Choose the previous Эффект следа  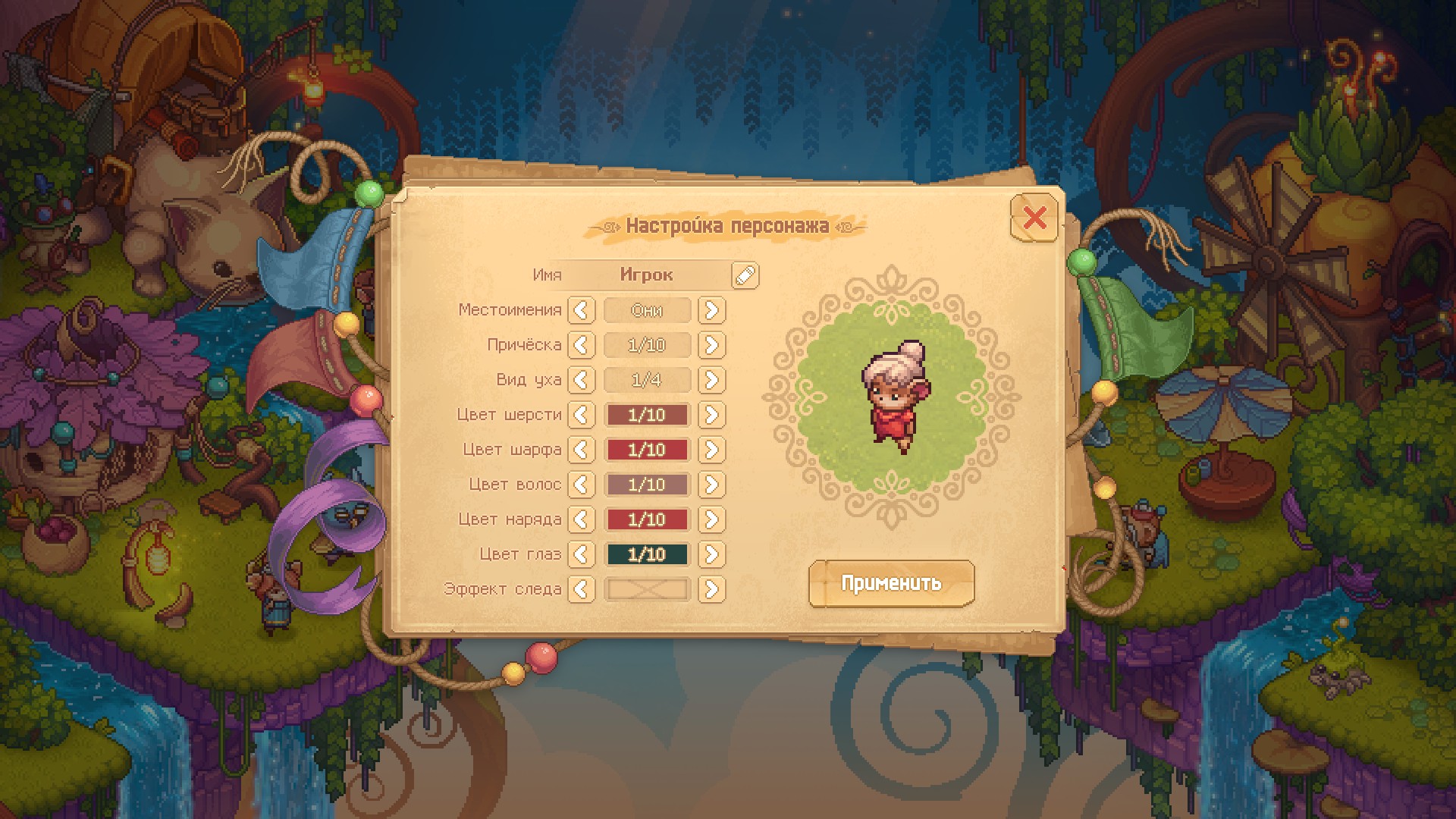point(582,589)
